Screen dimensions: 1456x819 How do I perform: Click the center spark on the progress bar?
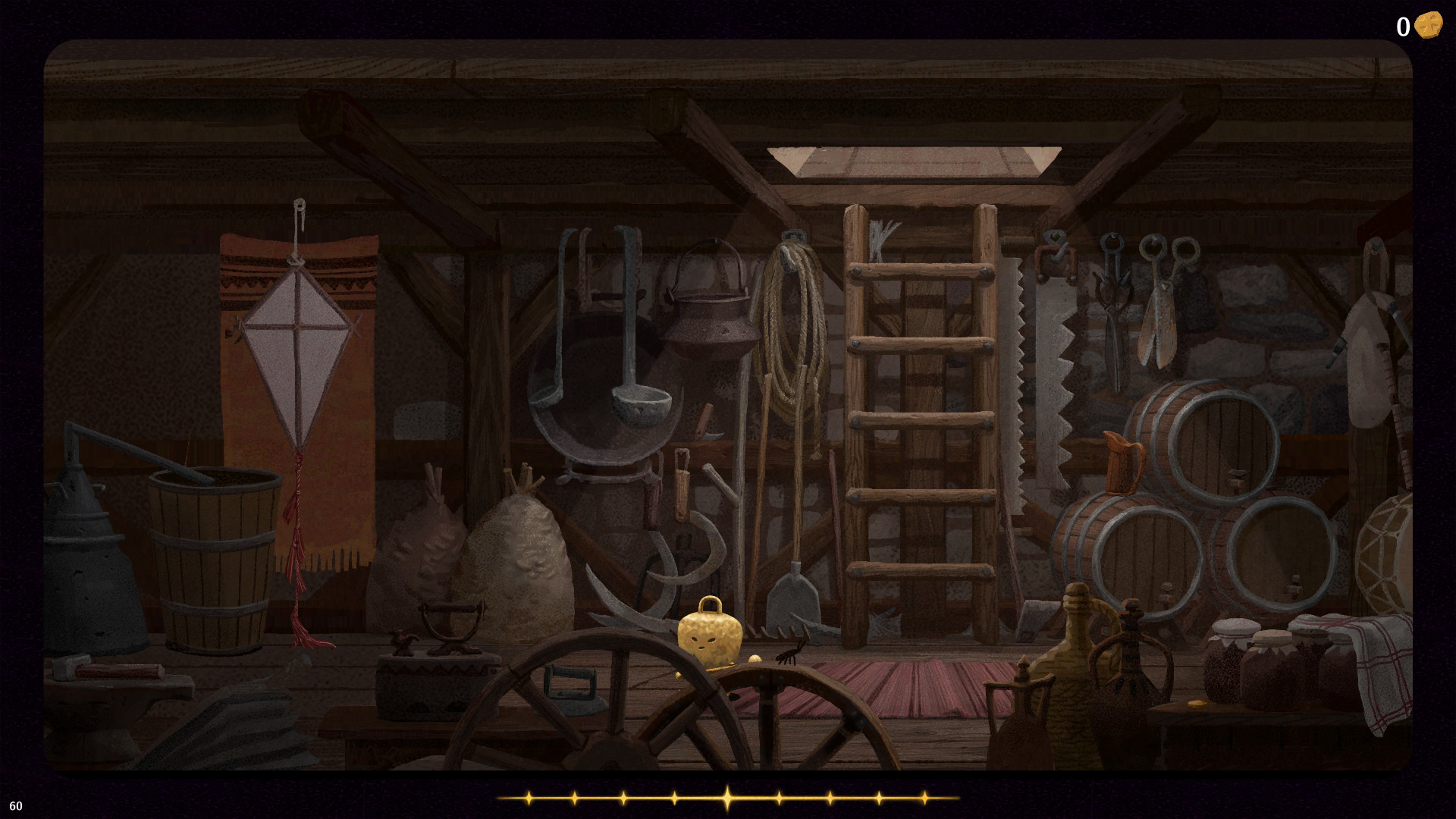point(728,796)
